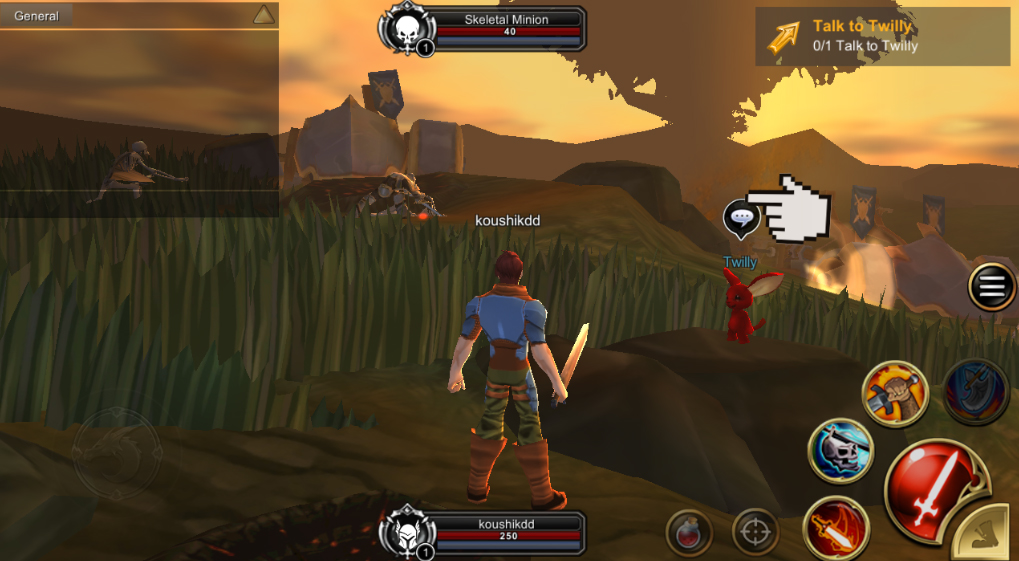Expand the chat window with triangle arrow

click(263, 15)
